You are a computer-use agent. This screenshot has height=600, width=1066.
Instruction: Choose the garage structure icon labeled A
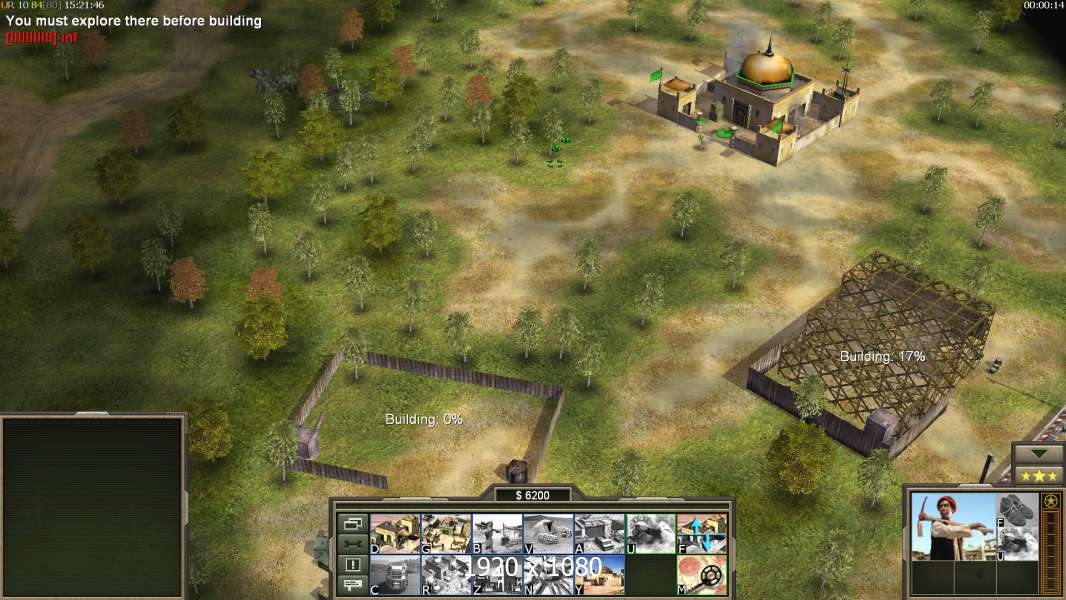[599, 534]
